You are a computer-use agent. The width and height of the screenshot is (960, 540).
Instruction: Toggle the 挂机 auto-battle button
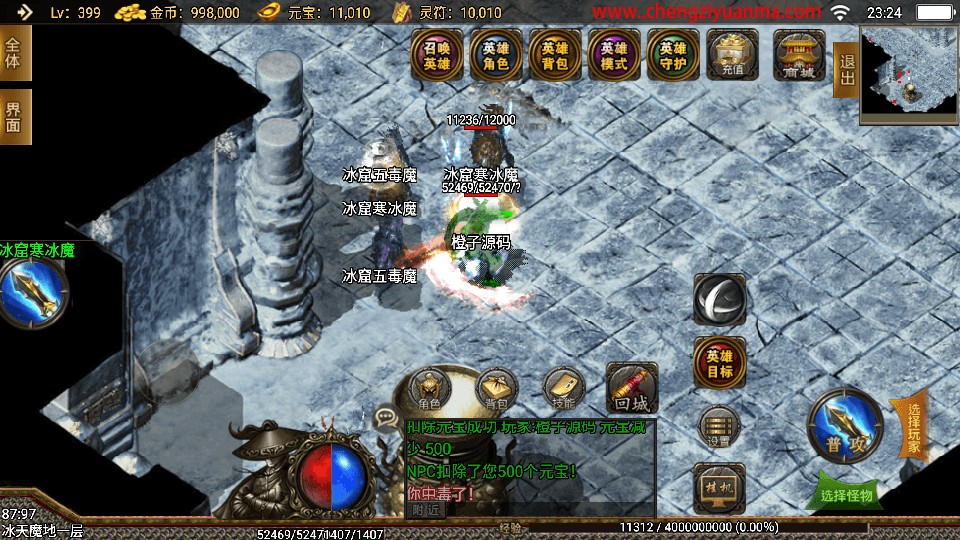[x=719, y=487]
